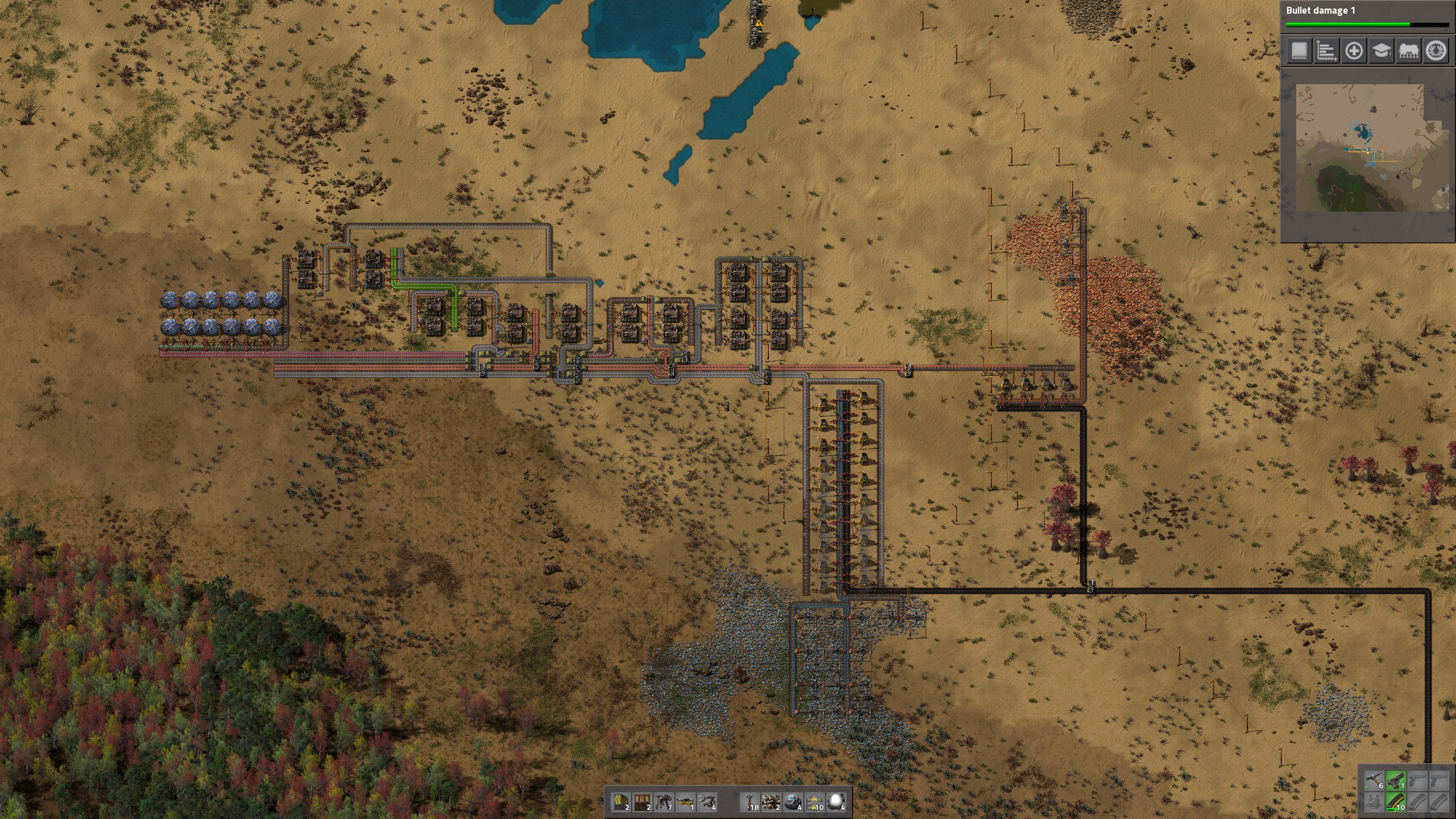Select the transport belt hotbar slot
The image size is (1456, 819).
(x=621, y=801)
